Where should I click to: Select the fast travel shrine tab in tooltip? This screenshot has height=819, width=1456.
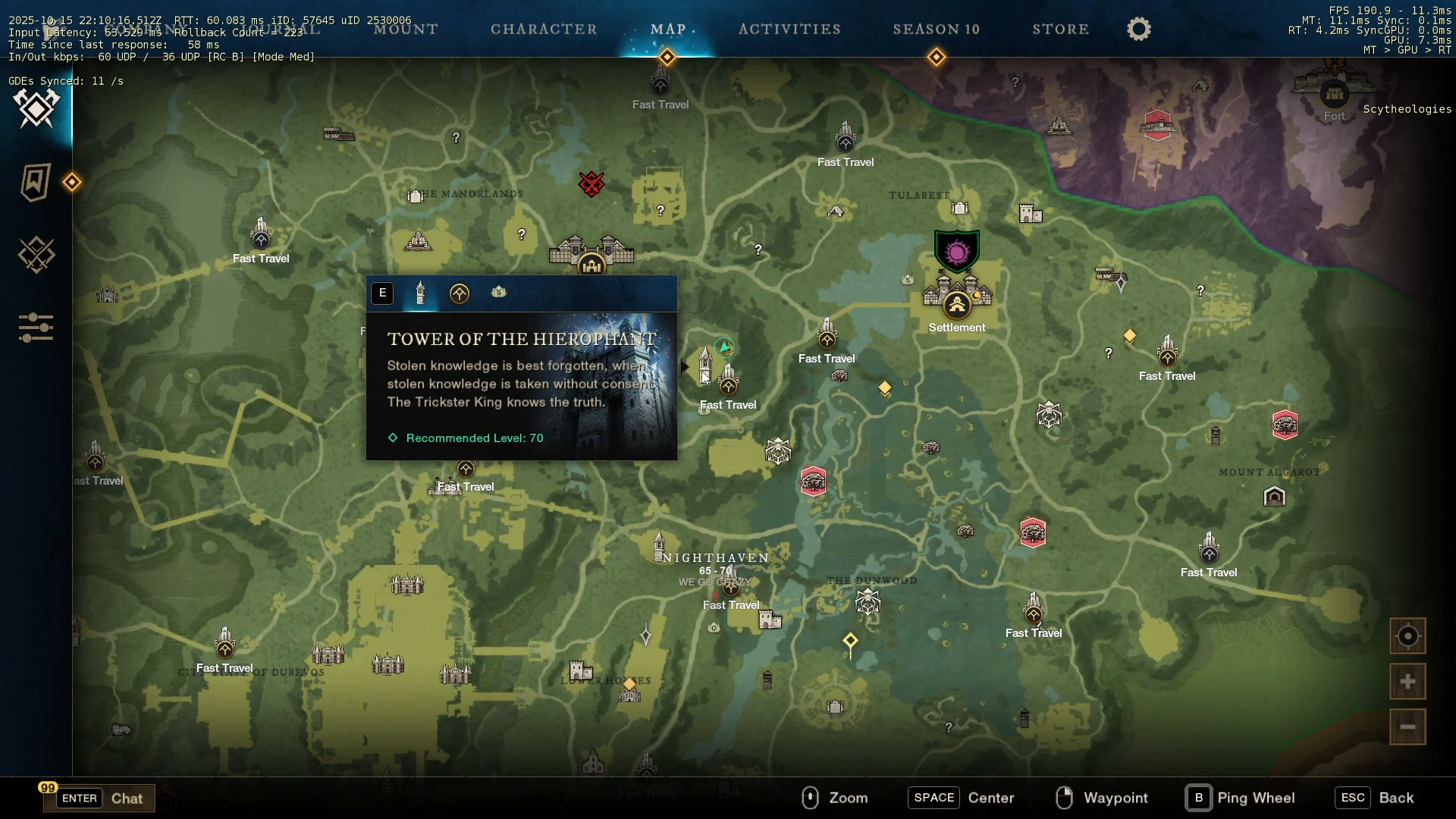click(459, 293)
